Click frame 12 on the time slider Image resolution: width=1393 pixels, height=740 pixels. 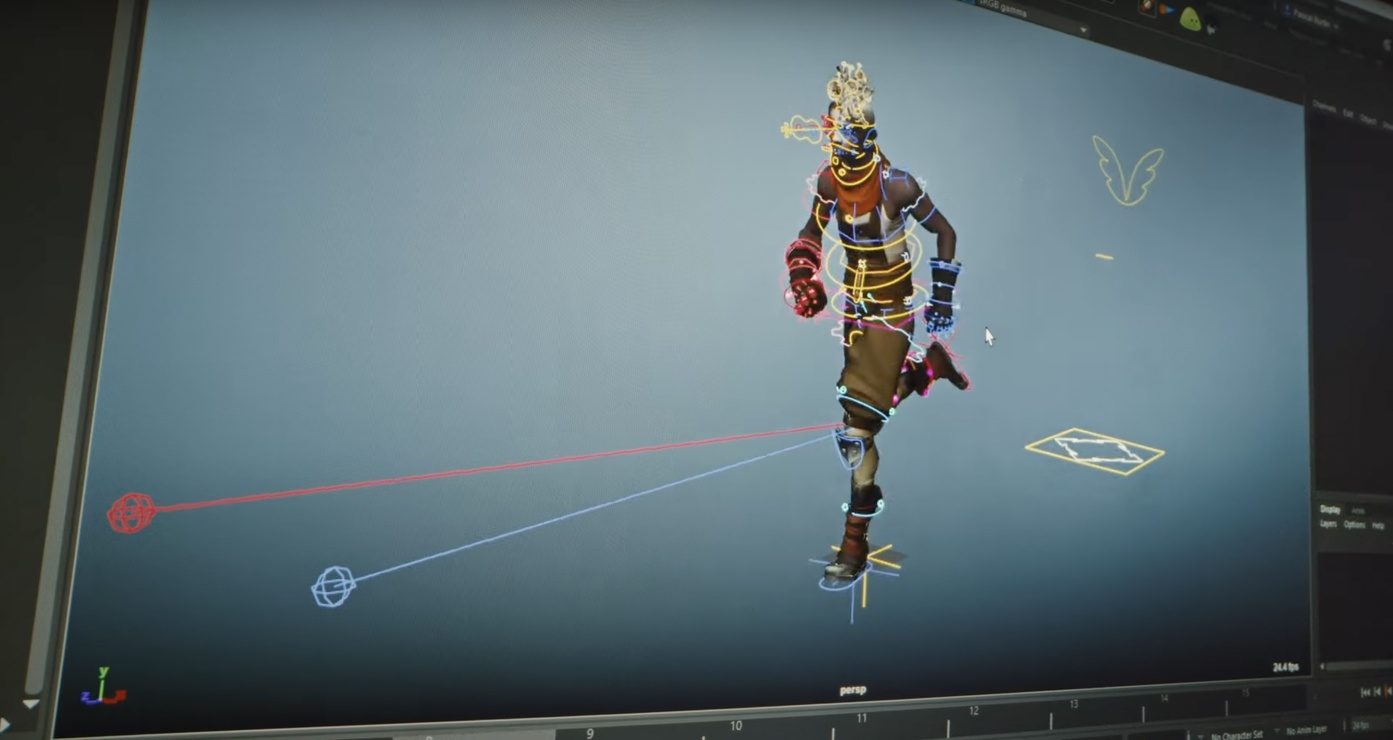(973, 712)
